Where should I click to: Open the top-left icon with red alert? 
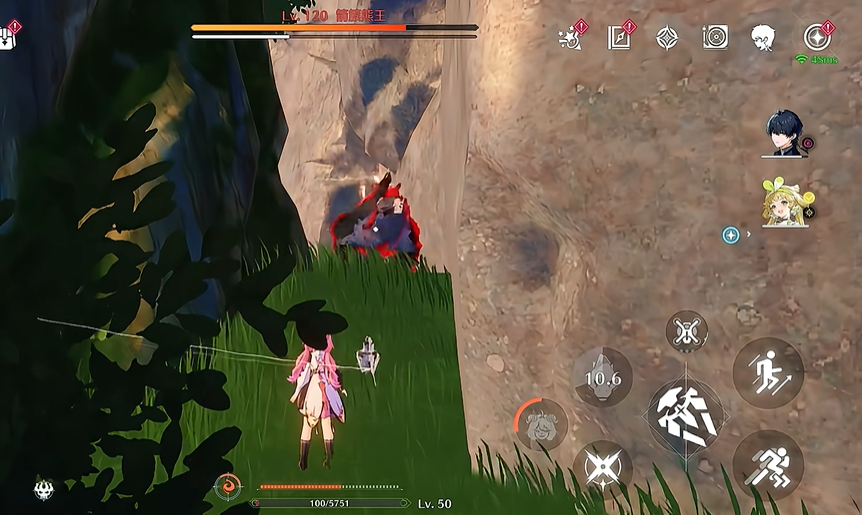(x=10, y=37)
